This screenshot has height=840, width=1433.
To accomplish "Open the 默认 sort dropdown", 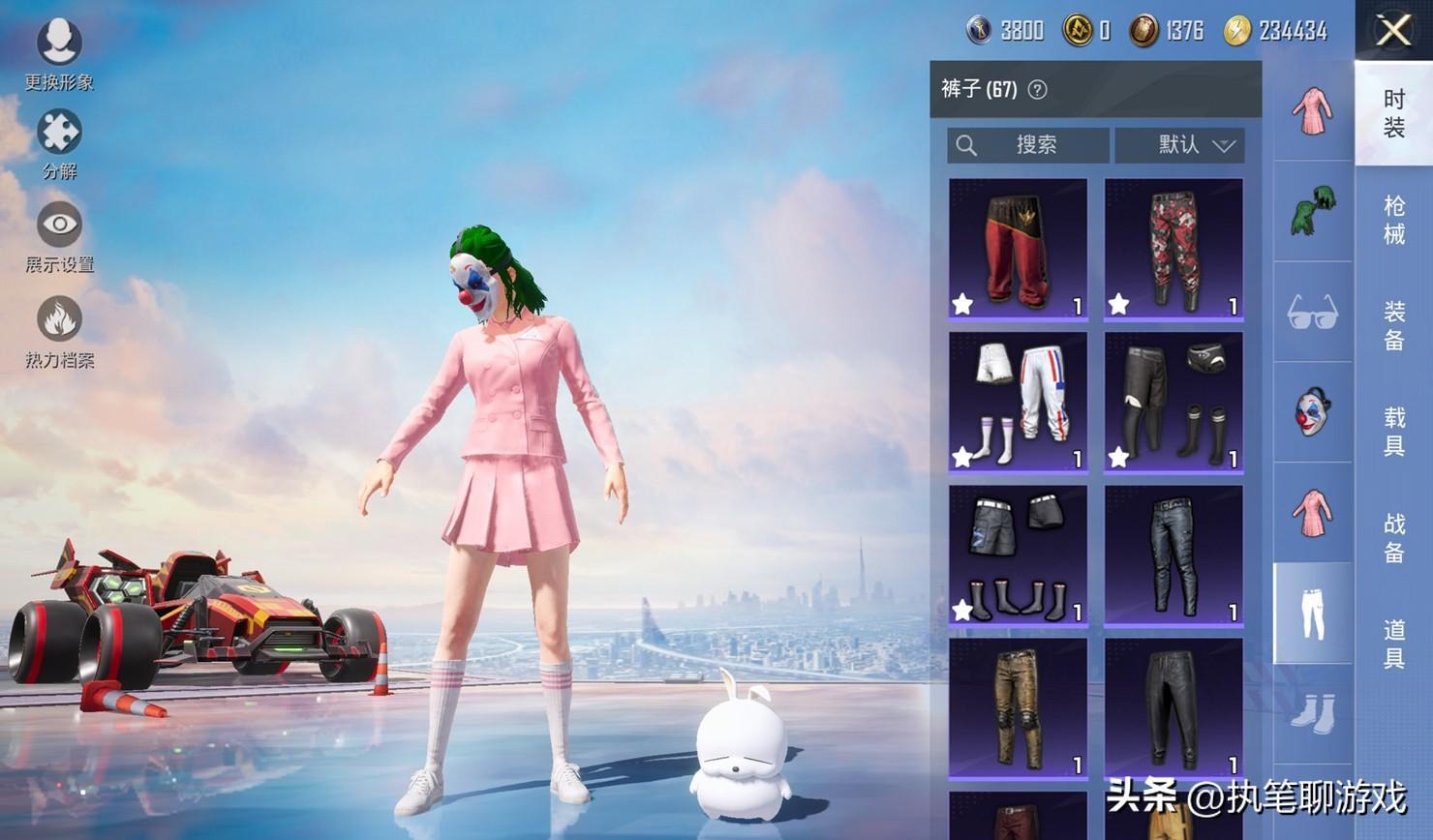I will click(1179, 145).
